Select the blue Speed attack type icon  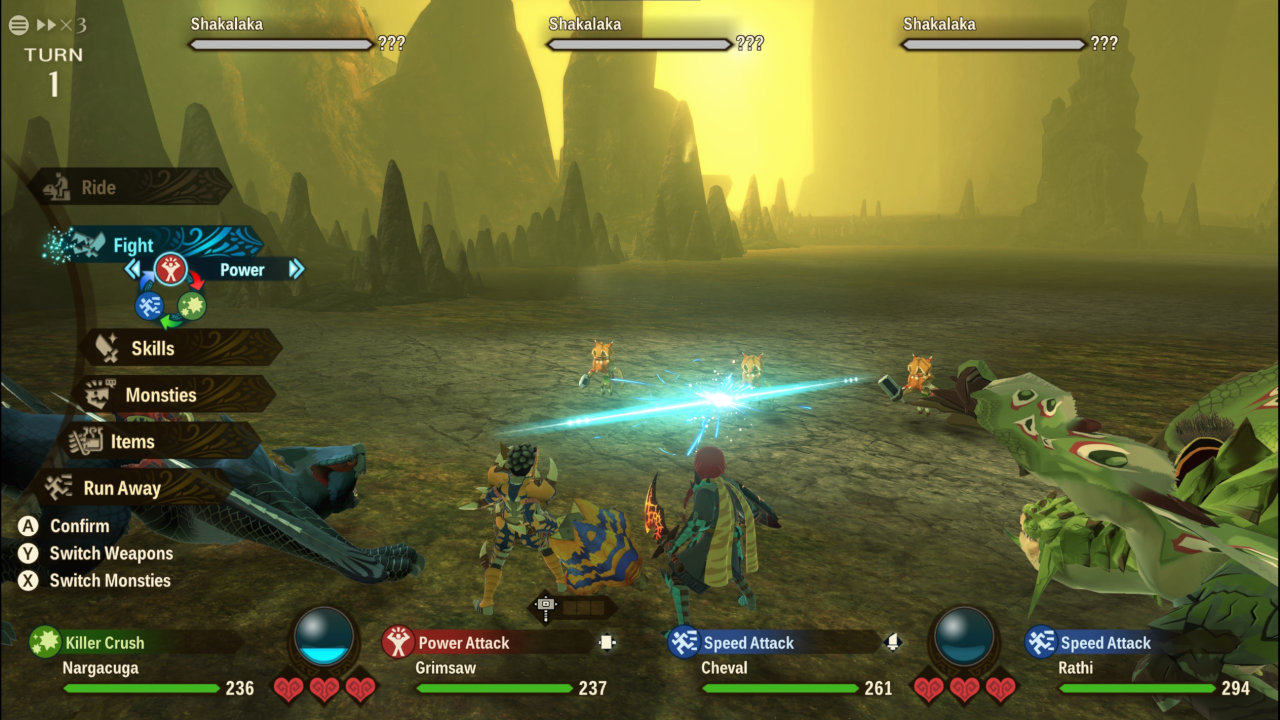tap(149, 306)
